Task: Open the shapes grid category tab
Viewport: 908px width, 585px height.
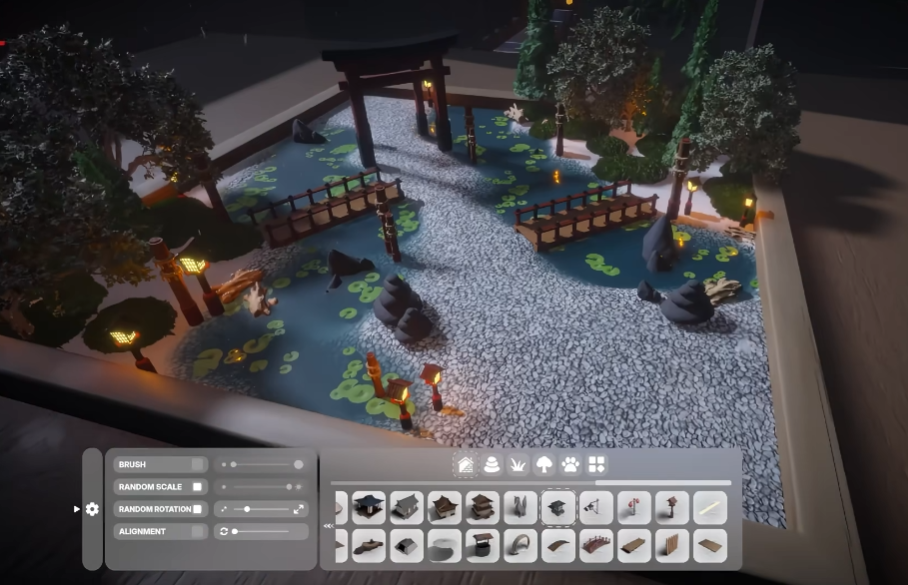Action: 597,464
